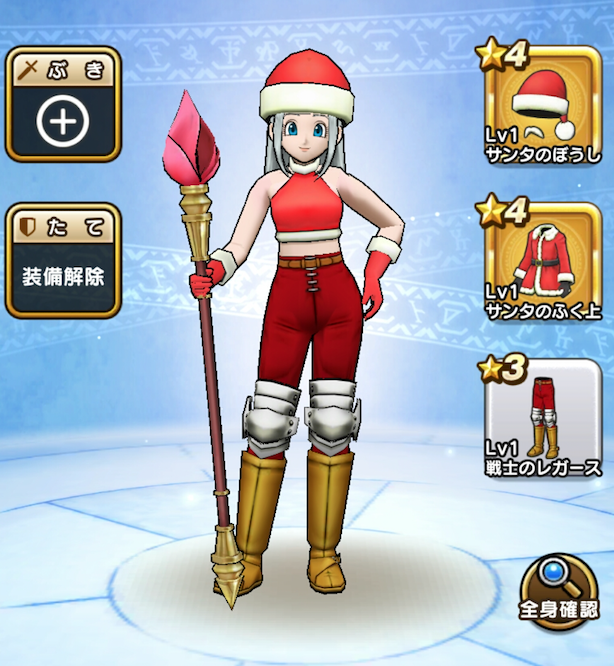The width and height of the screenshot is (614, 666).
Task: Click the たて shield 装備解除 button
Action: tap(62, 261)
